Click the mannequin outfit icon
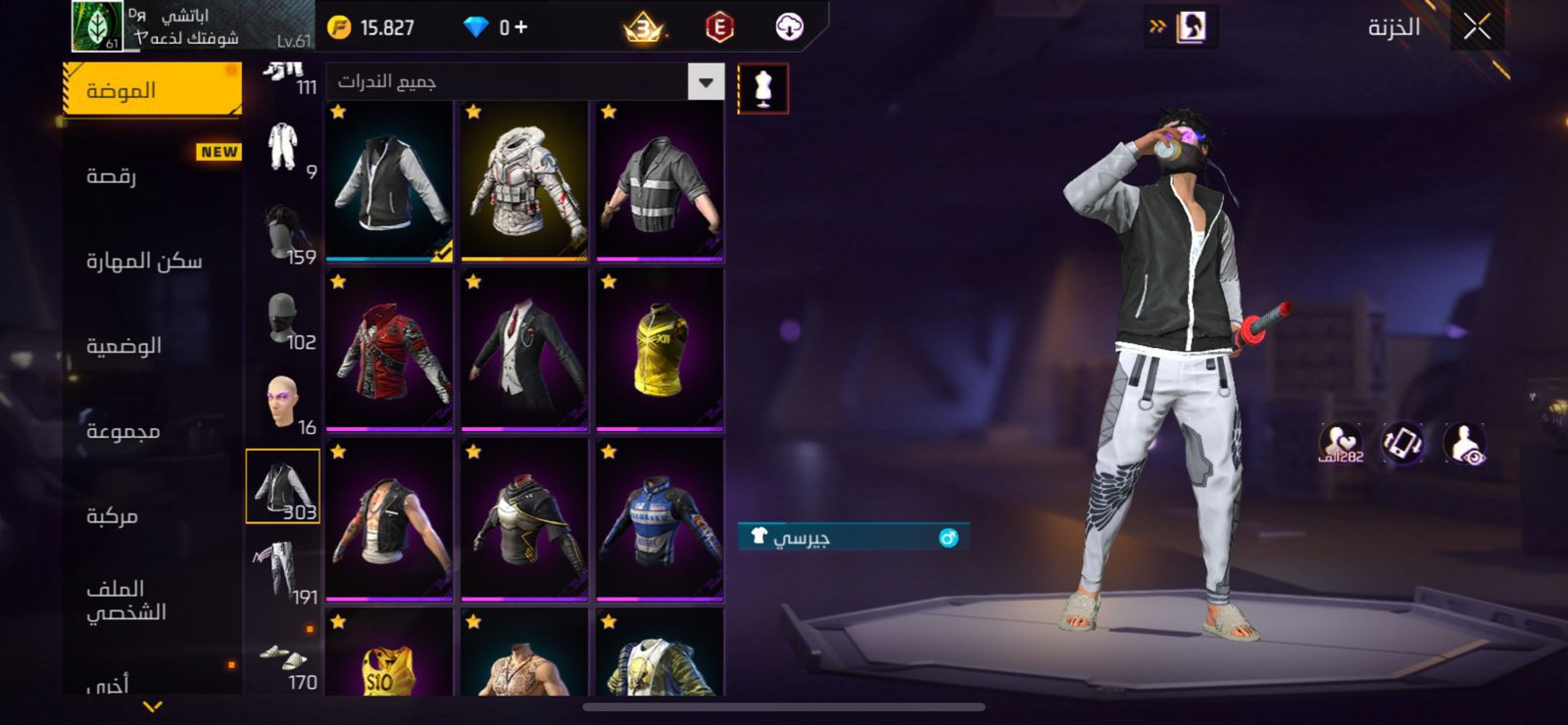The width and height of the screenshot is (1568, 725). point(762,89)
